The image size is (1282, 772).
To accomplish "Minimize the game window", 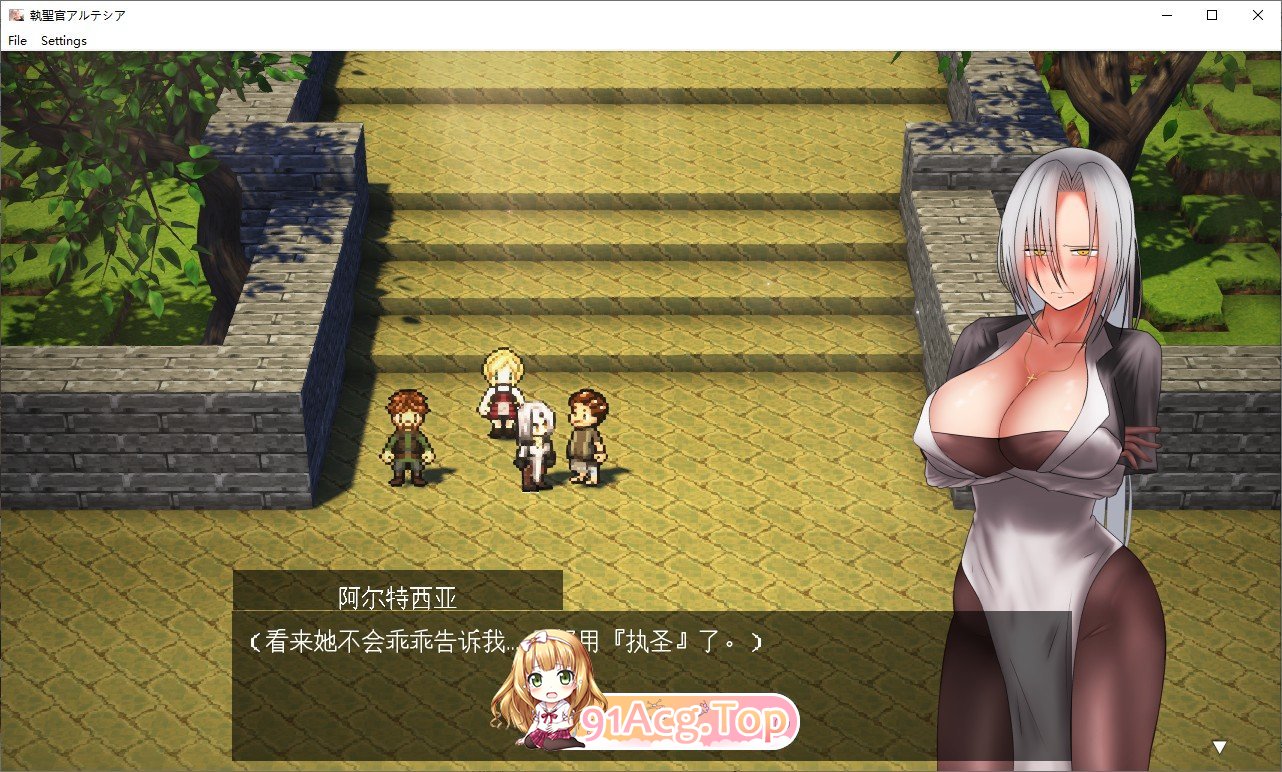I will pos(1166,15).
